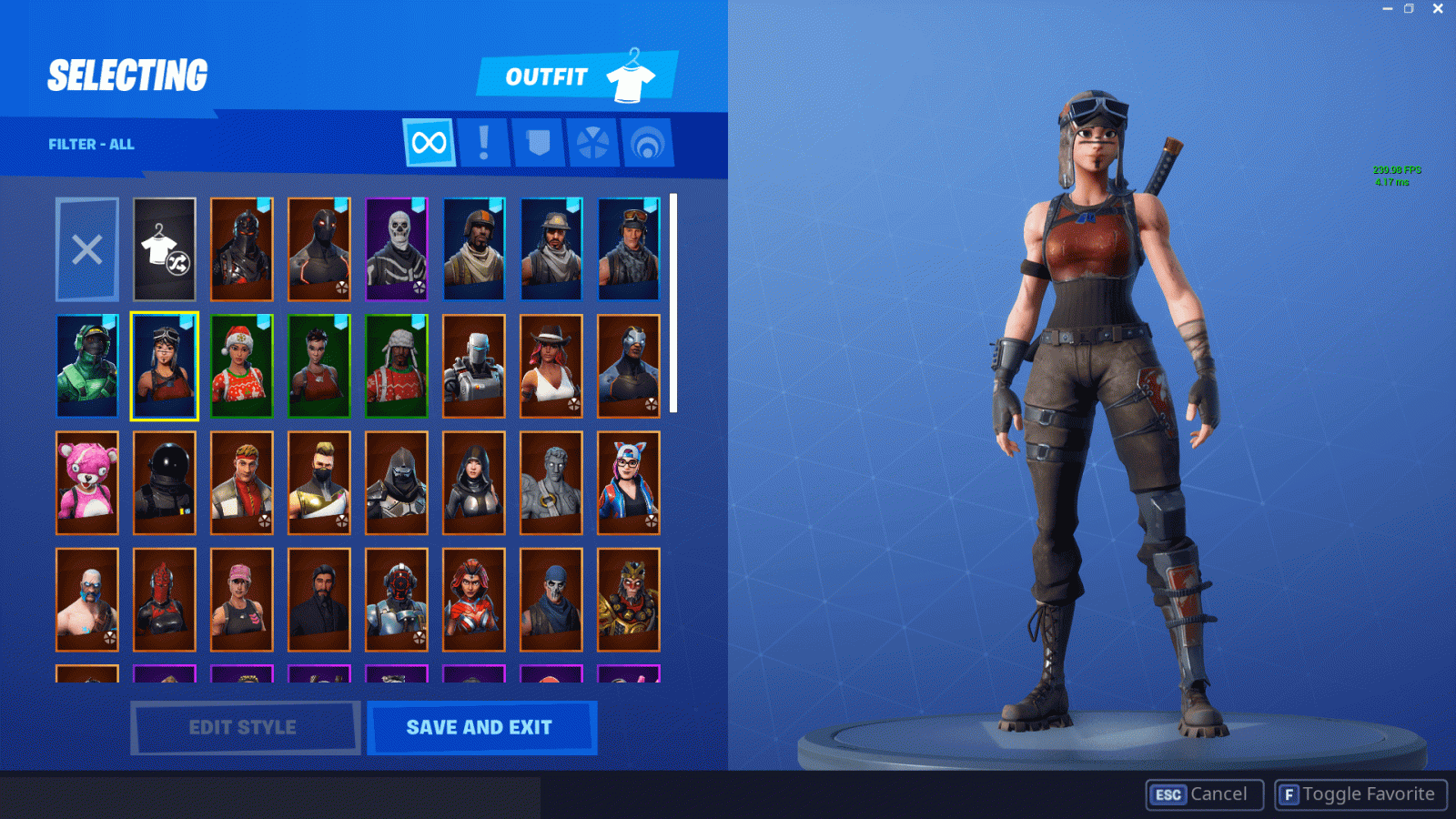Select the infinity 'All items' filter icon

tap(430, 142)
